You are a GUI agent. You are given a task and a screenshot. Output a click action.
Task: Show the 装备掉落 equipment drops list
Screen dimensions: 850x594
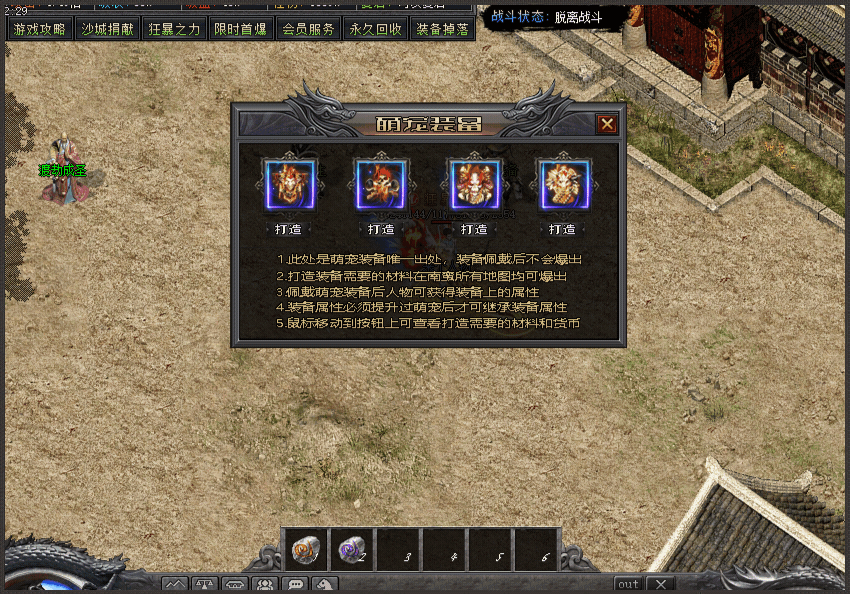442,29
